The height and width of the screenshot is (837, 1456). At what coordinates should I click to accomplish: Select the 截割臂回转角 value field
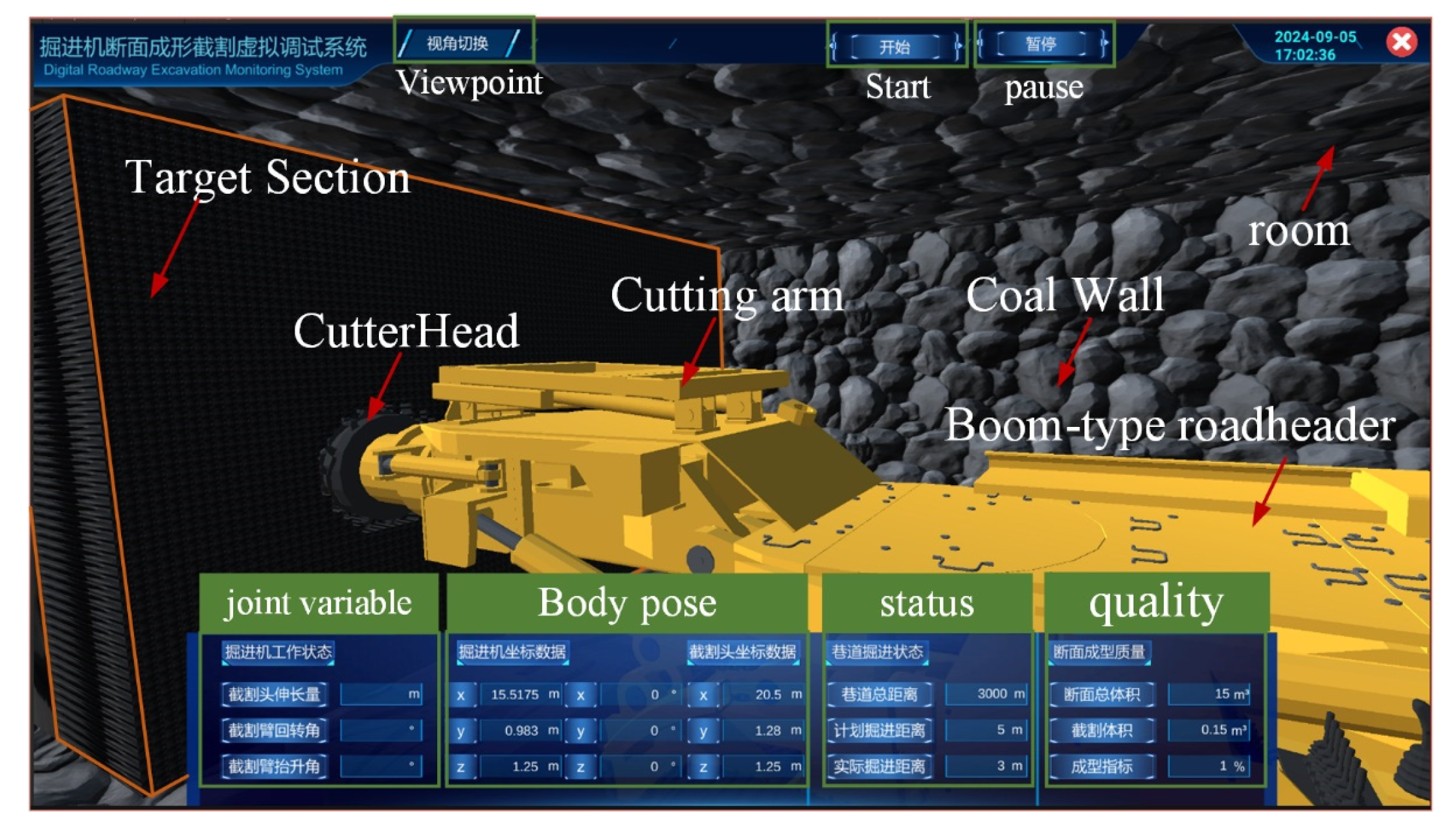(x=381, y=730)
